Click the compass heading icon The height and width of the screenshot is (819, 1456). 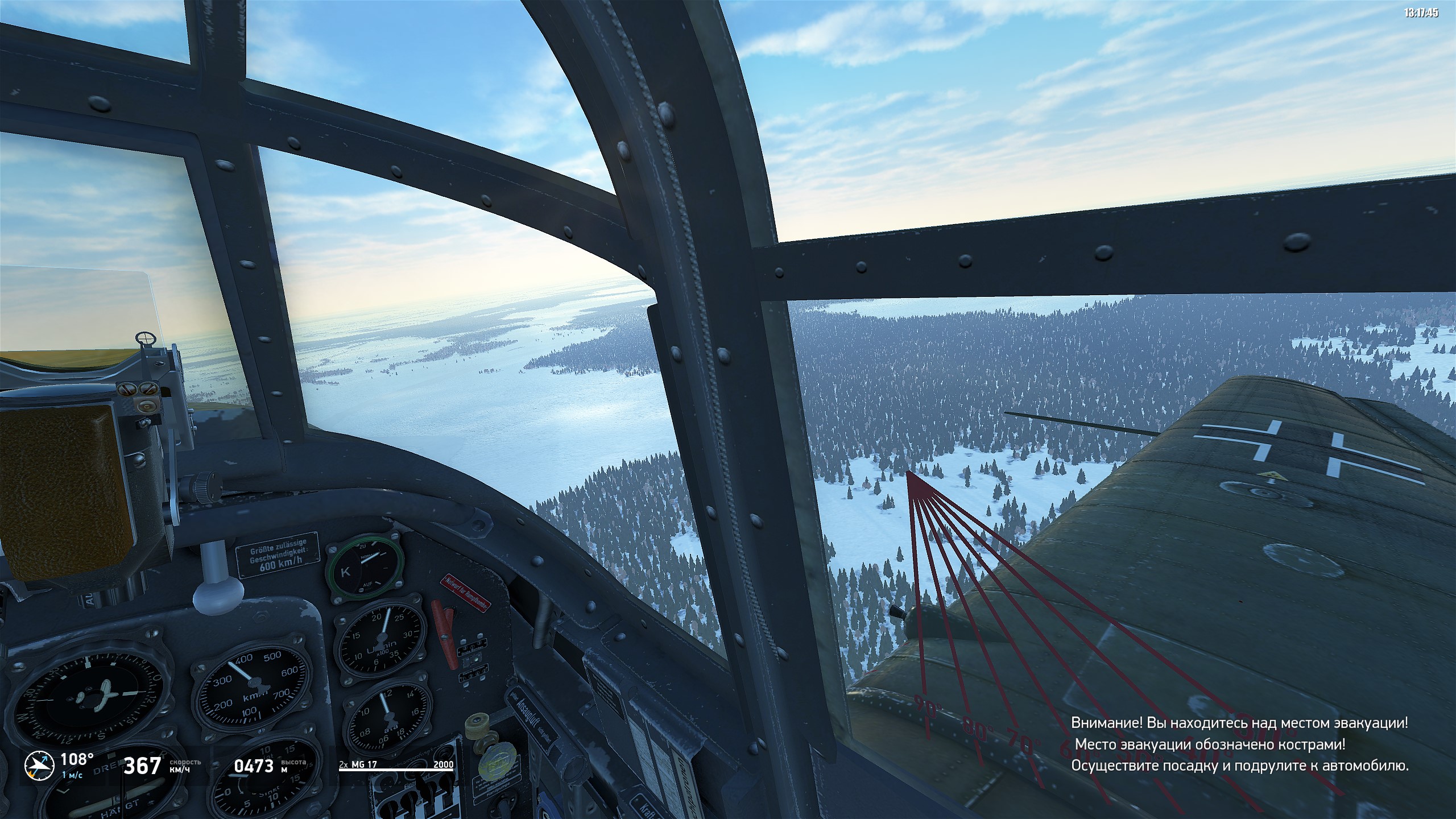[x=39, y=765]
